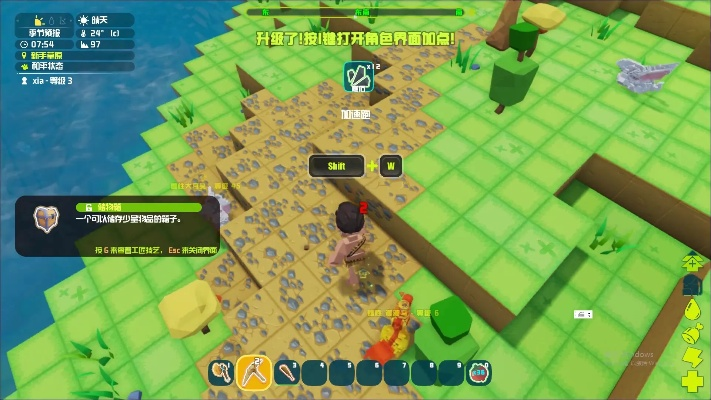
Task: Click the water droplet thirst icon
Action: pyautogui.click(x=692, y=310)
